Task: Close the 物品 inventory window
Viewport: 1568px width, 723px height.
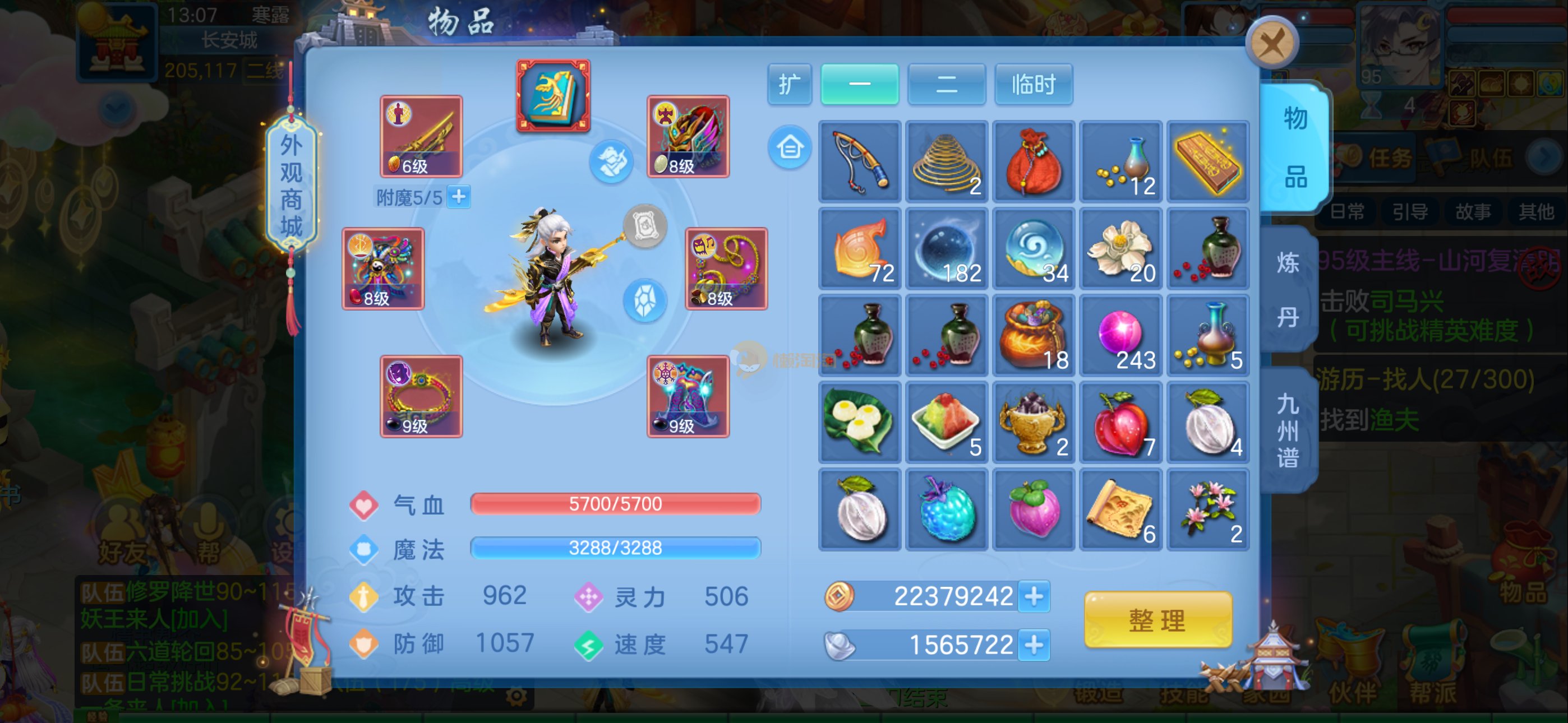Action: pyautogui.click(x=1271, y=43)
